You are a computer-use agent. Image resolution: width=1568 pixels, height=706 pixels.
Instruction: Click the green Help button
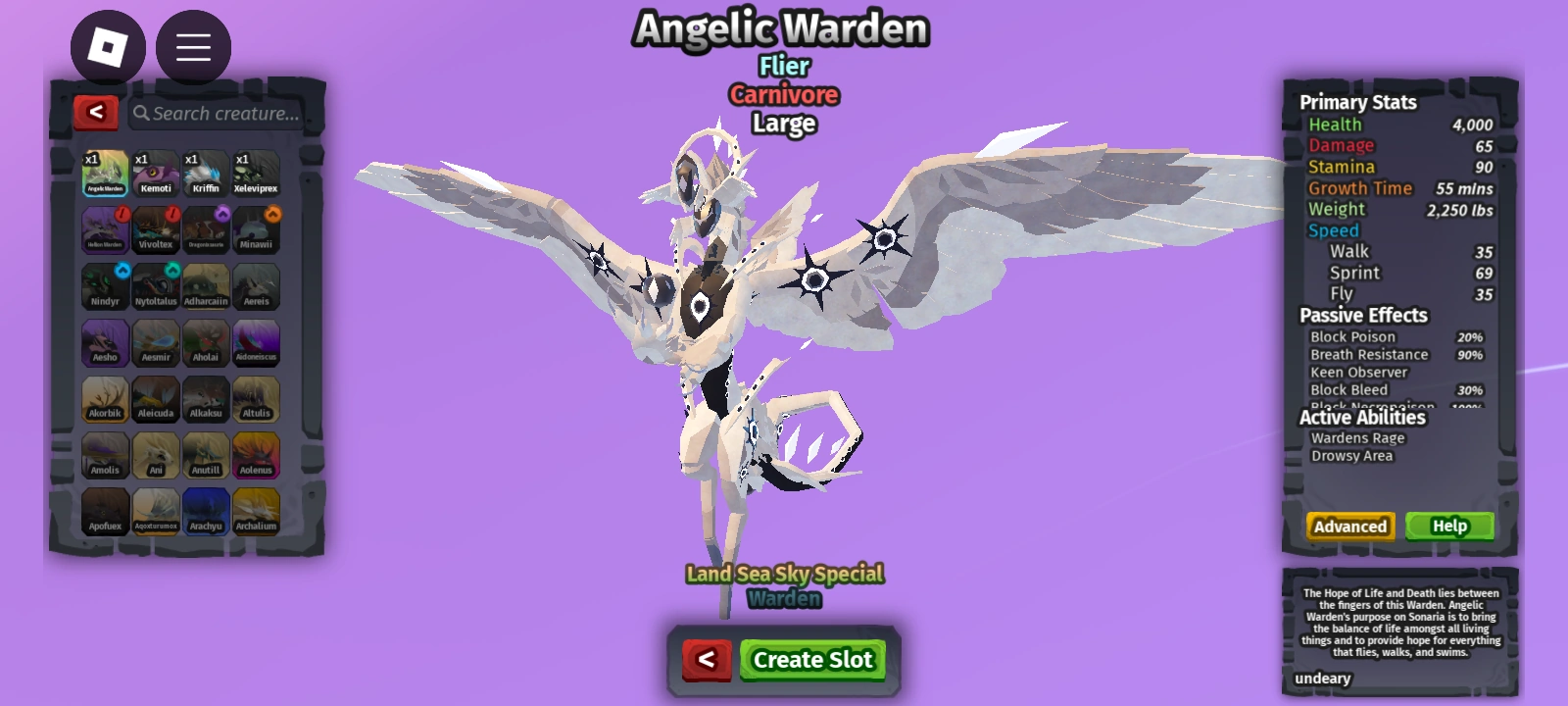1448,526
